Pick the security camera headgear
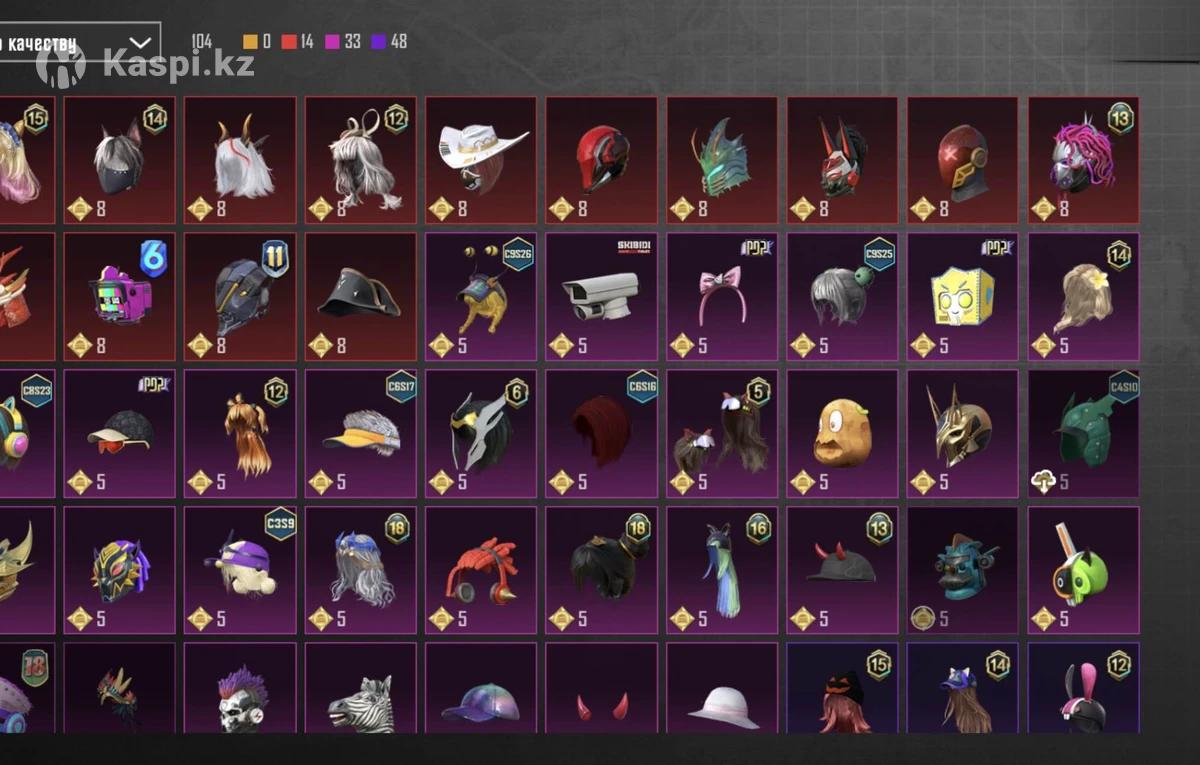This screenshot has width=1200, height=765. coord(601,296)
